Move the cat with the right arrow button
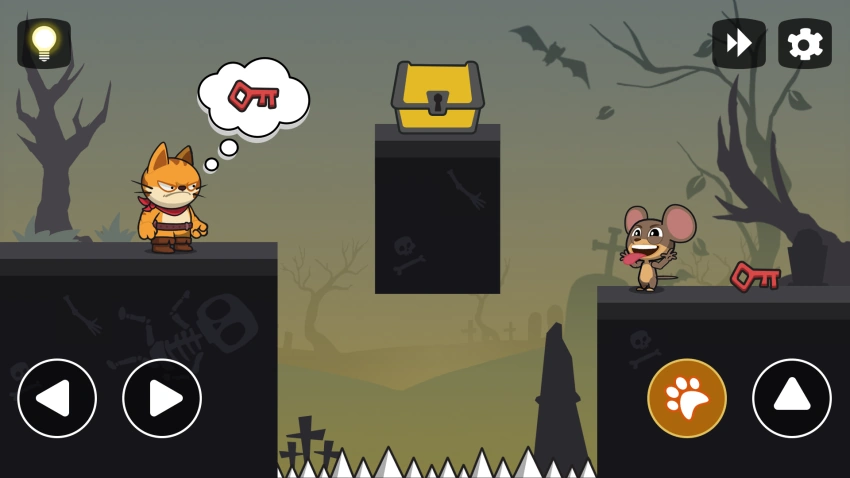The width and height of the screenshot is (850, 478). 162,398
